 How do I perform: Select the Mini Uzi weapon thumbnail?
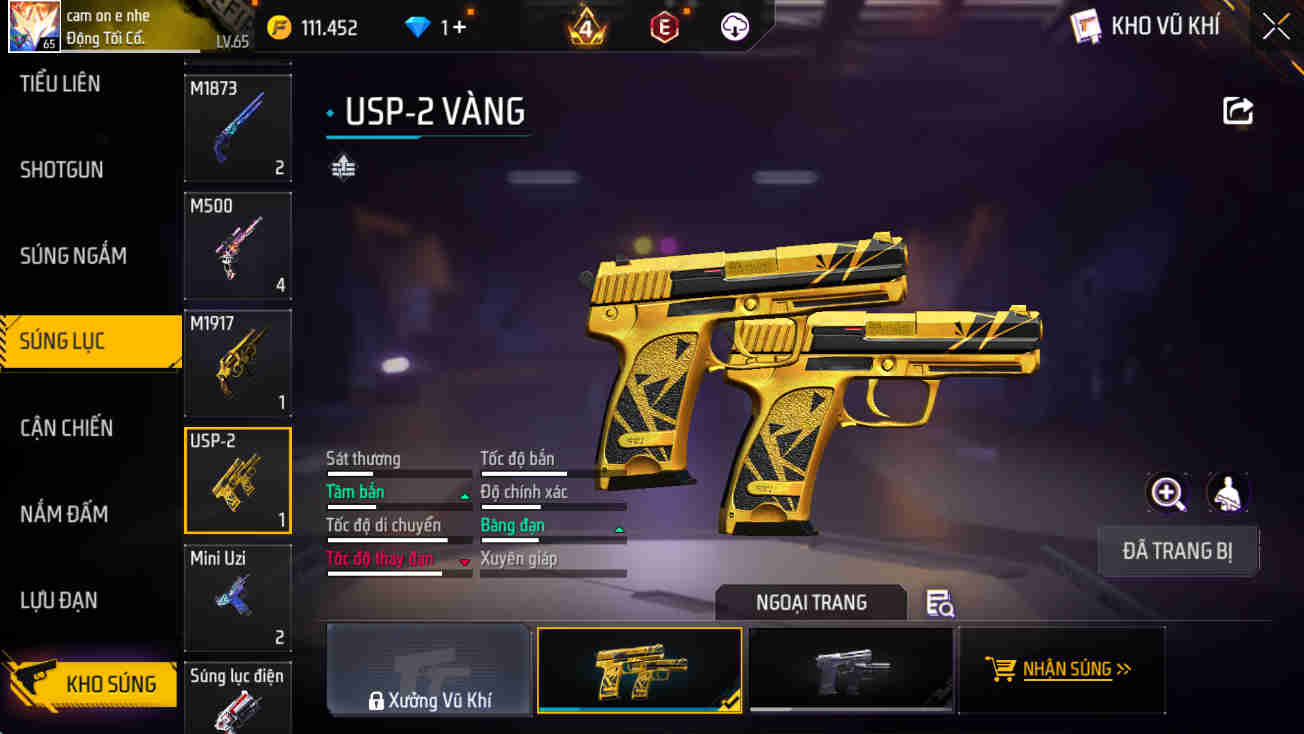[237, 598]
